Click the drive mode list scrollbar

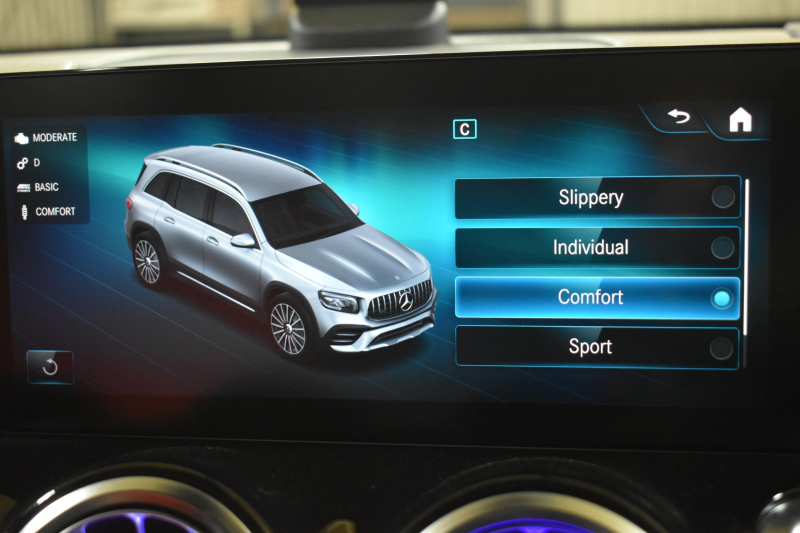click(x=746, y=260)
